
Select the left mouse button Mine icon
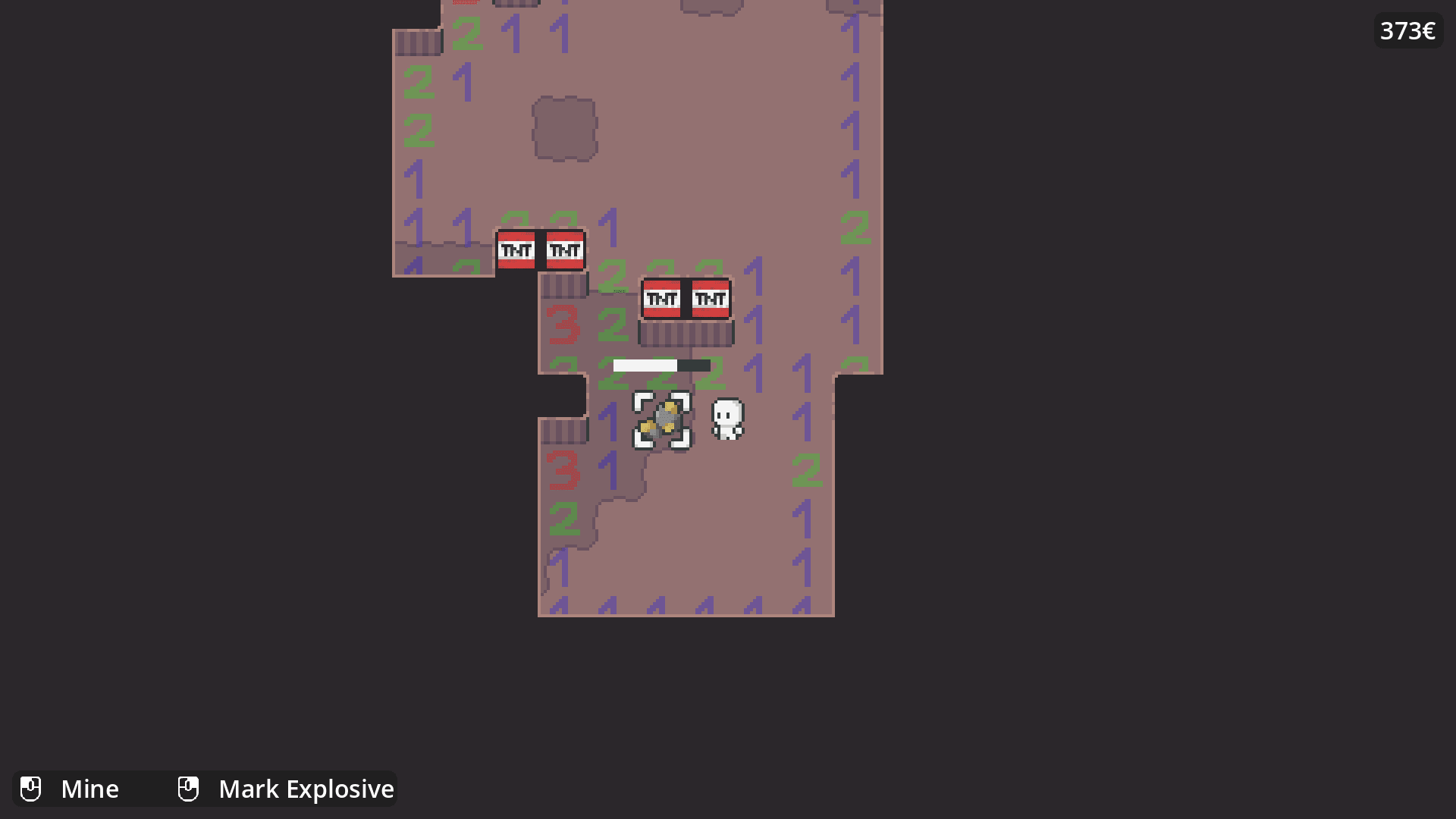(x=31, y=789)
